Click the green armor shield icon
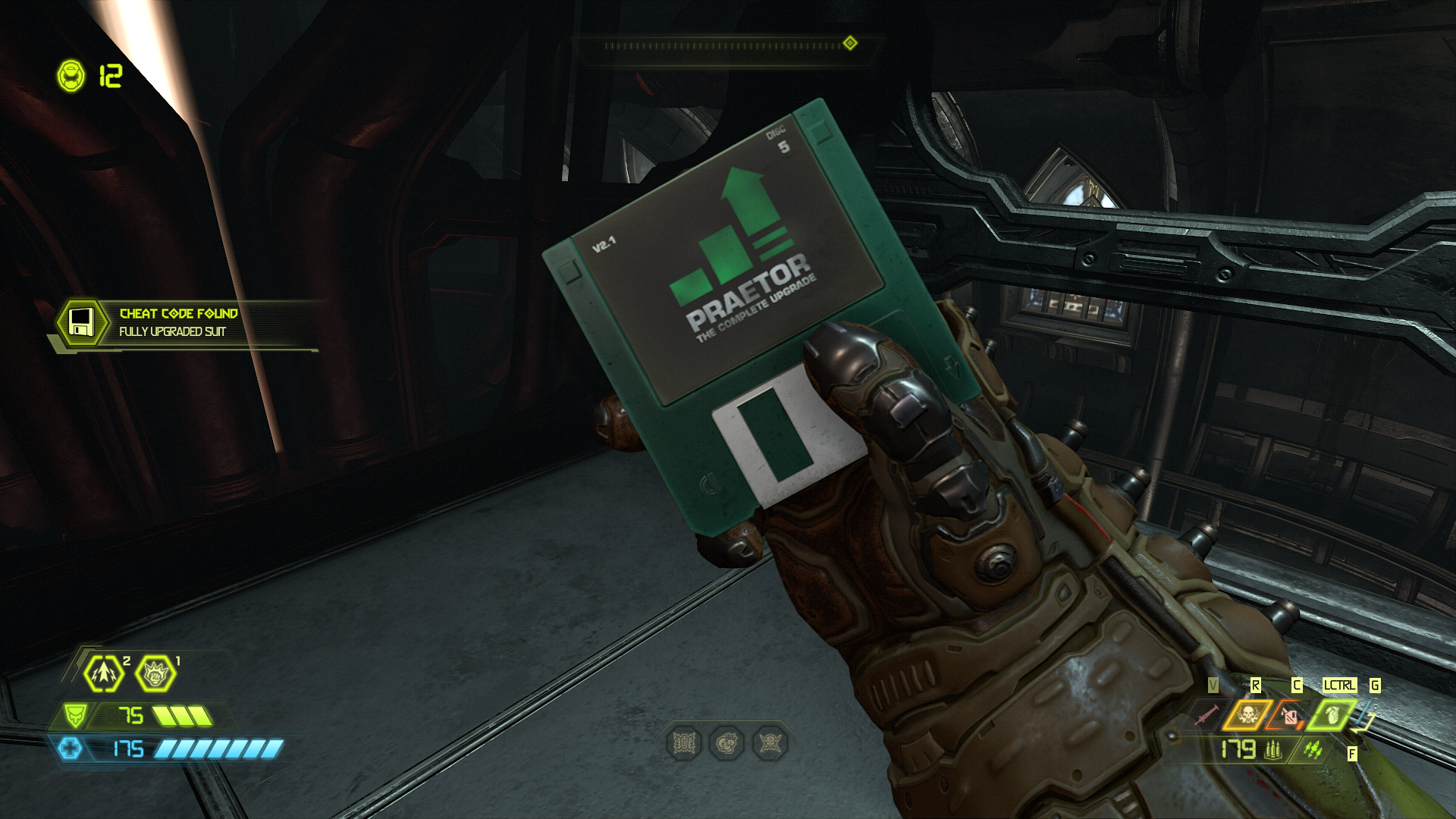The width and height of the screenshot is (1456, 819). tap(75, 715)
